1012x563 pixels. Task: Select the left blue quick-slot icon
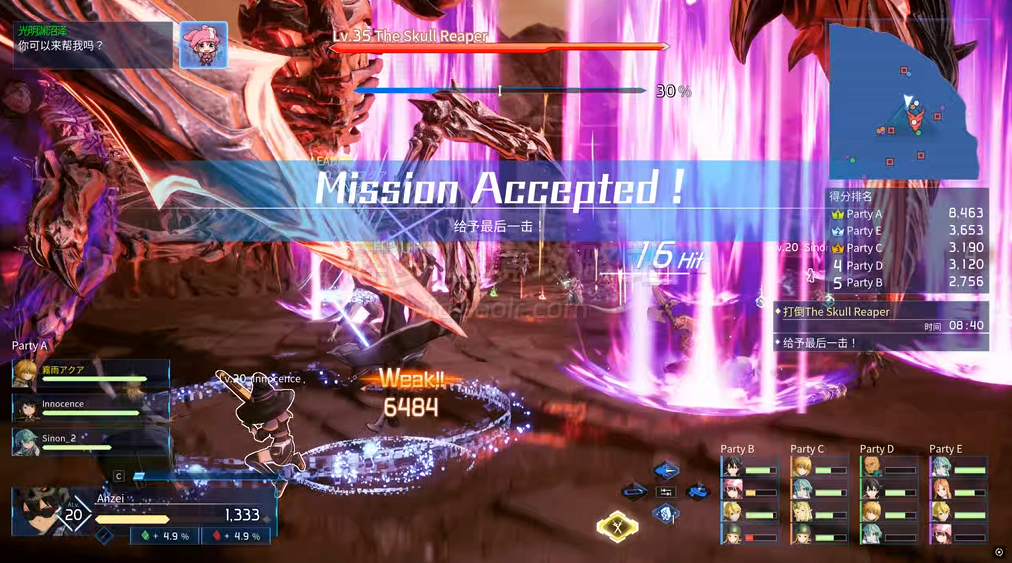coord(634,491)
